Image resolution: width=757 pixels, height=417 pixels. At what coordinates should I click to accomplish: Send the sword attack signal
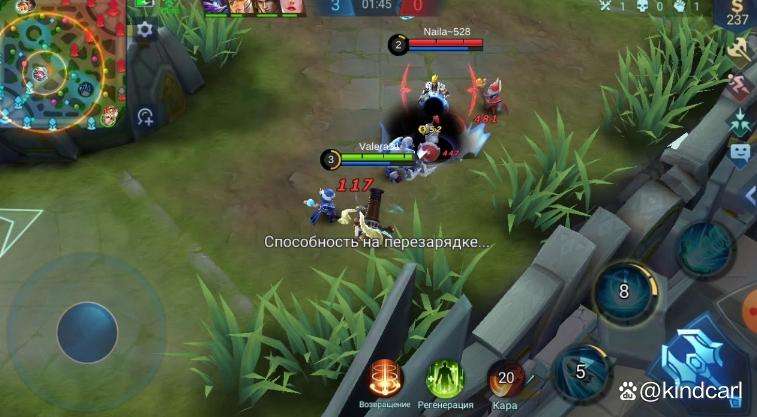[741, 48]
